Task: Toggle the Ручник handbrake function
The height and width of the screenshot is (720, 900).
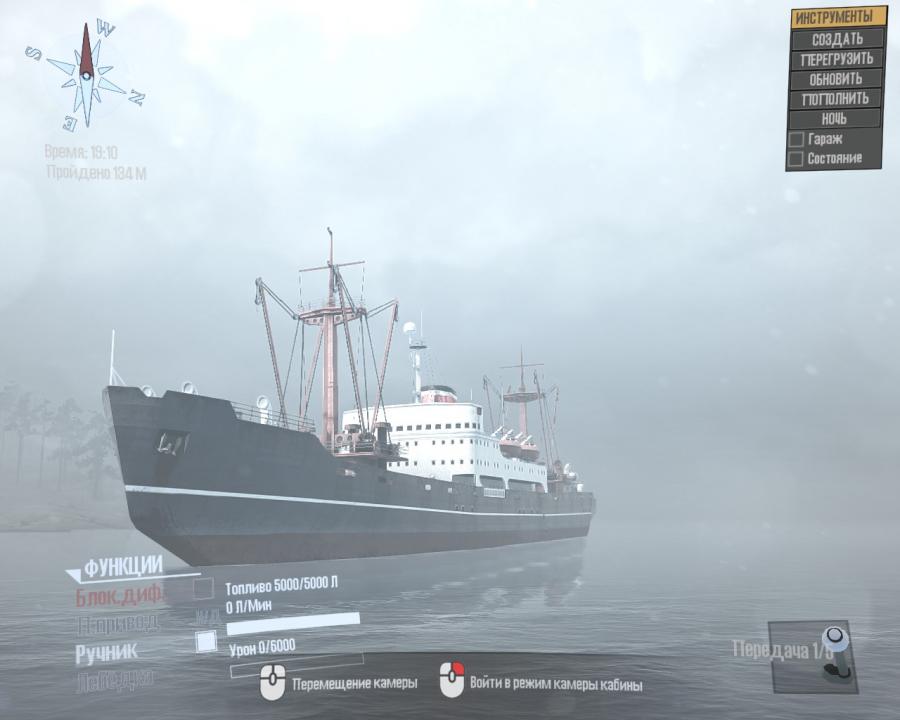Action: tap(106, 653)
